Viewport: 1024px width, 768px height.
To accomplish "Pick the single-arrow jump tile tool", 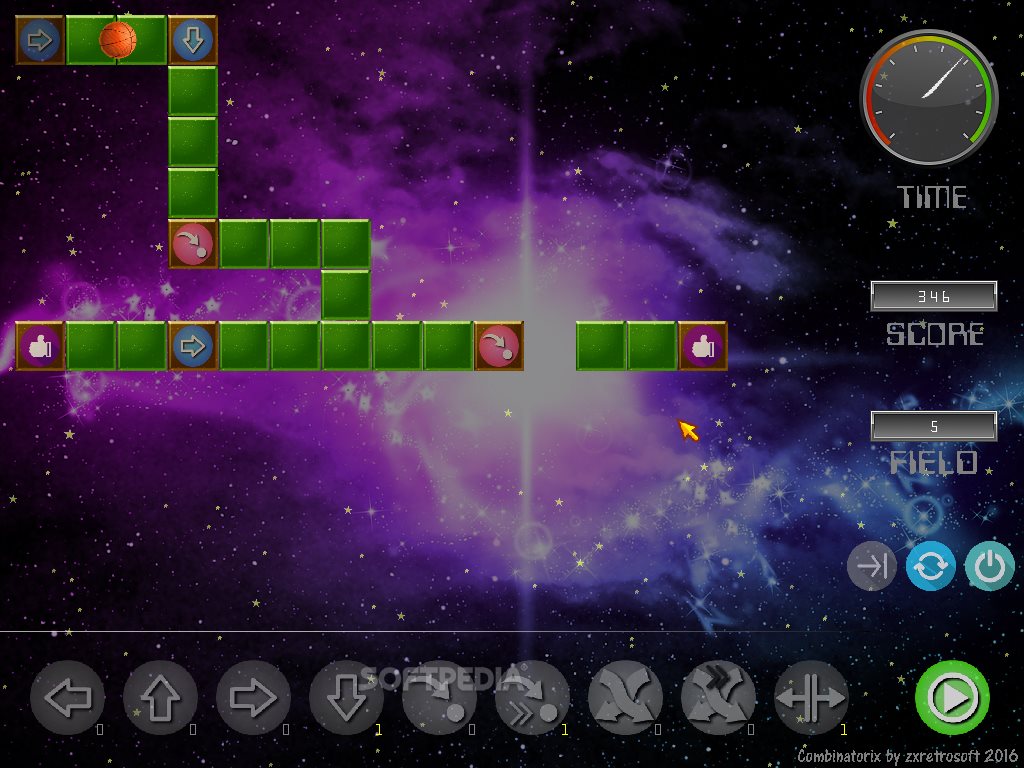I will [439, 698].
